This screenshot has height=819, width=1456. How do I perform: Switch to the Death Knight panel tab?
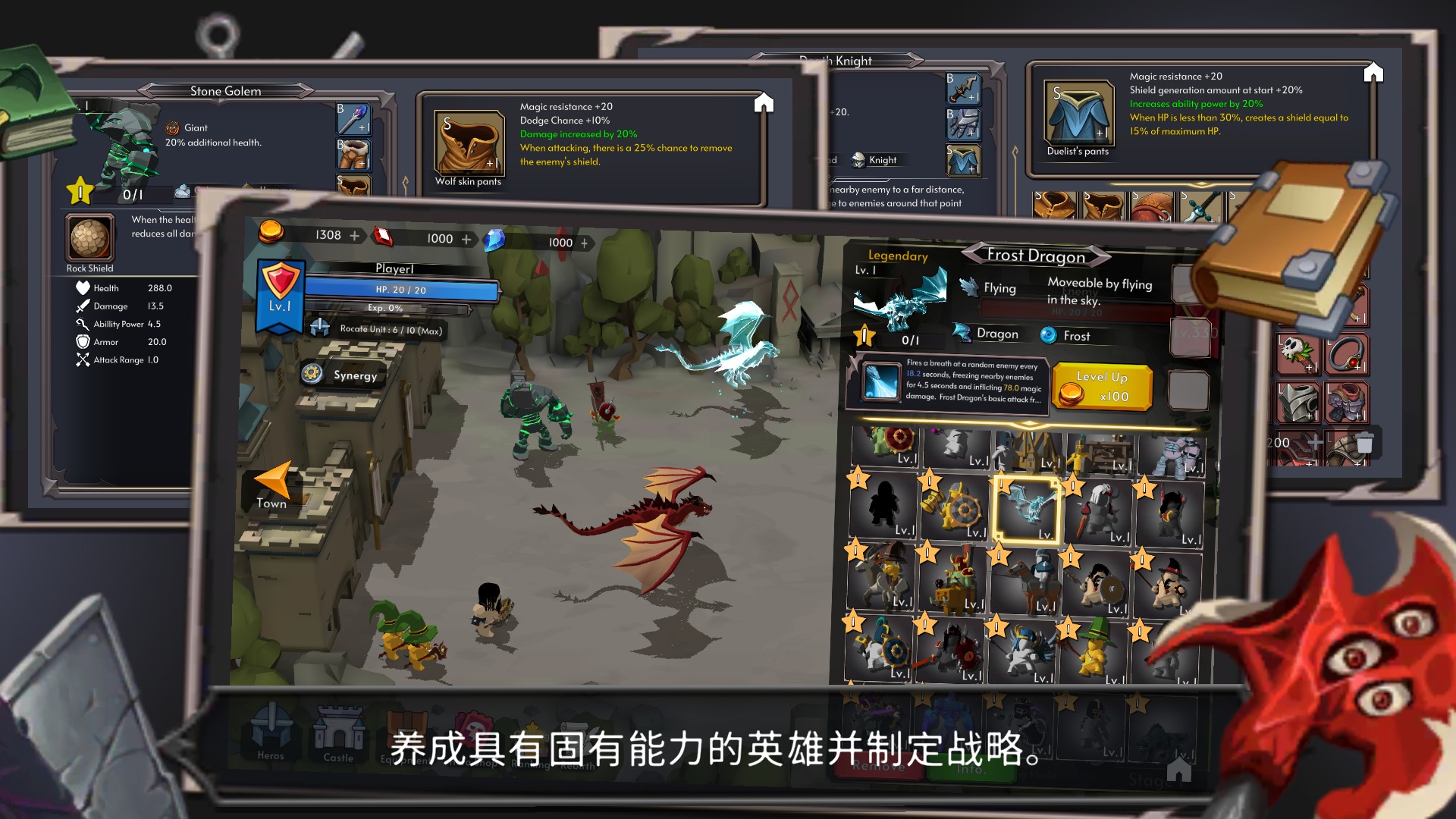click(x=836, y=61)
